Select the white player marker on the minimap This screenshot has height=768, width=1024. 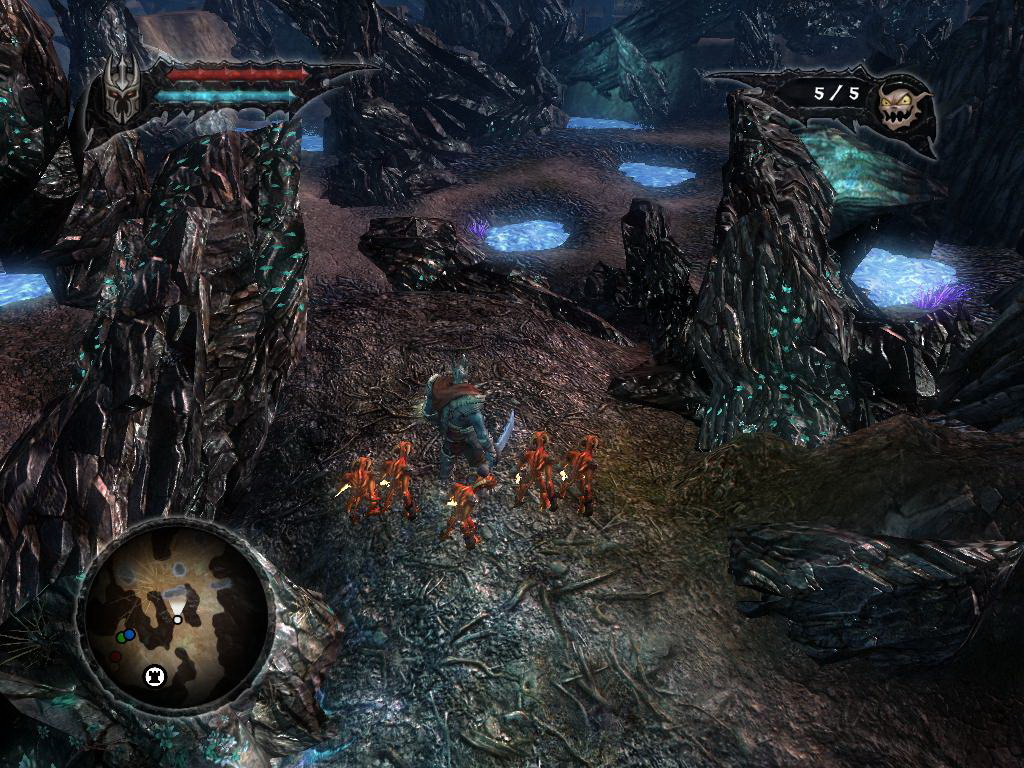[177, 620]
